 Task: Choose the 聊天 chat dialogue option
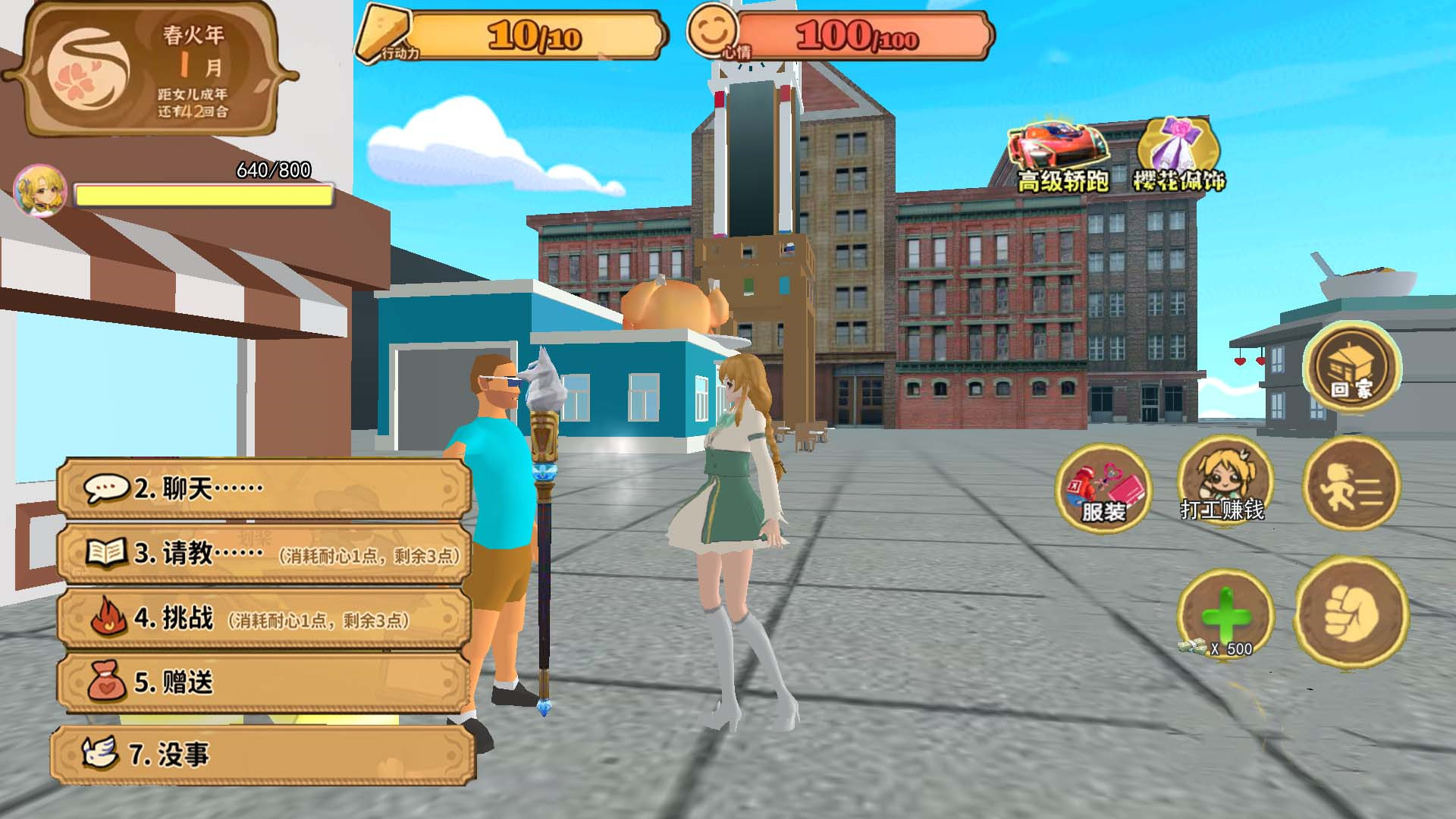[x=263, y=488]
